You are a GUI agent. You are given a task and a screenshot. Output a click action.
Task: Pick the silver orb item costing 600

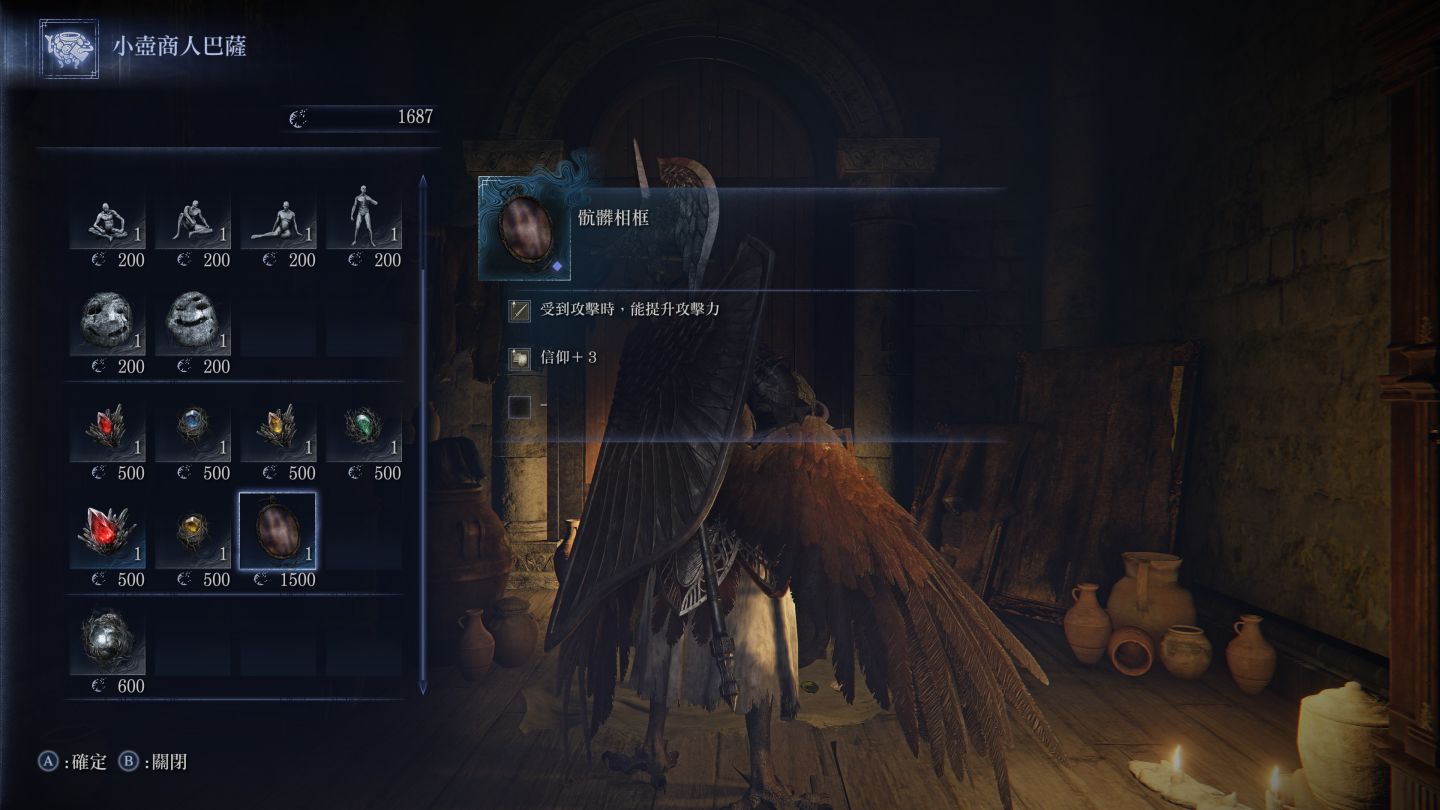click(x=107, y=643)
